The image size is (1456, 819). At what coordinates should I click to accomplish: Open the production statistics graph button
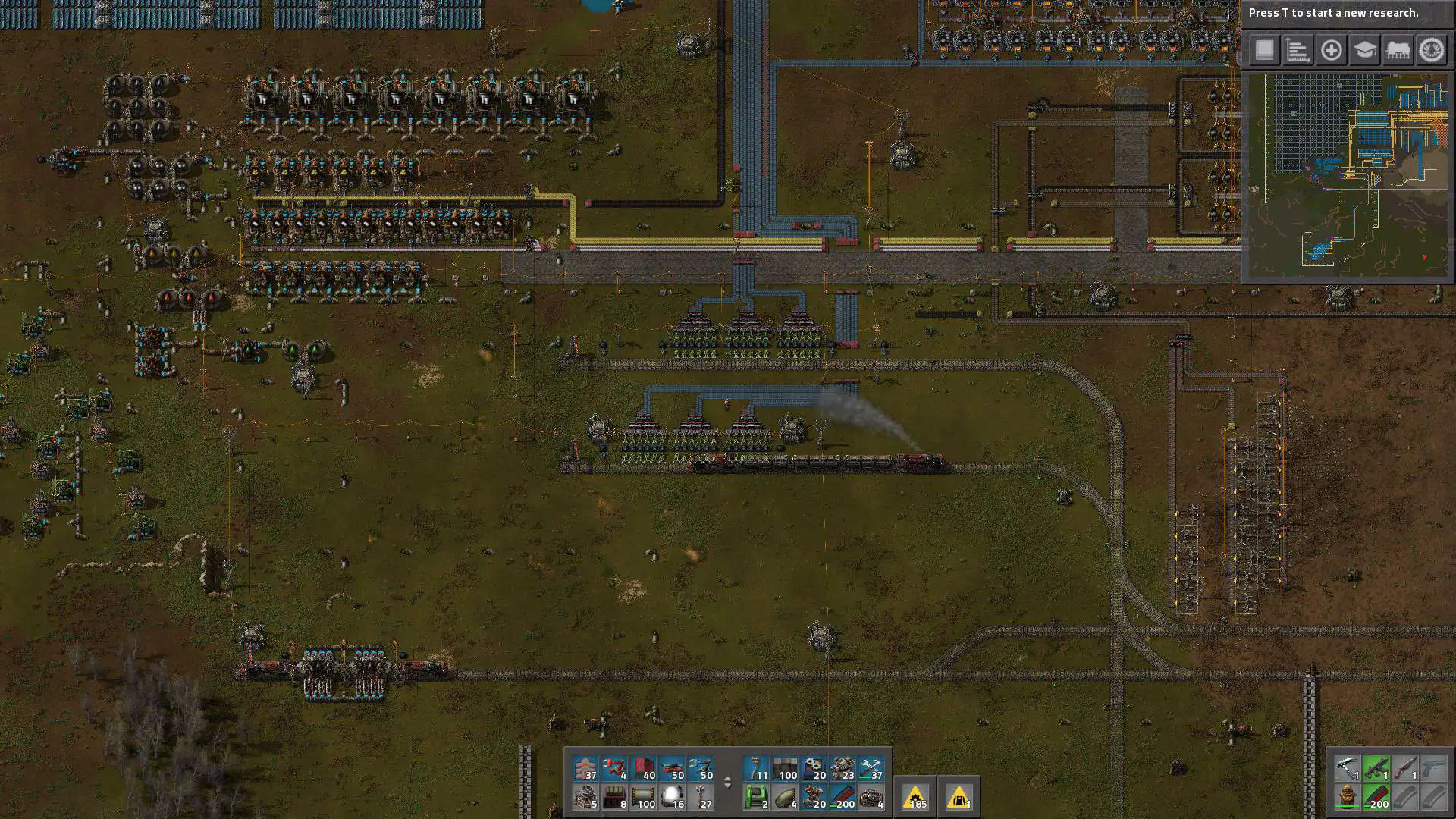(1298, 51)
